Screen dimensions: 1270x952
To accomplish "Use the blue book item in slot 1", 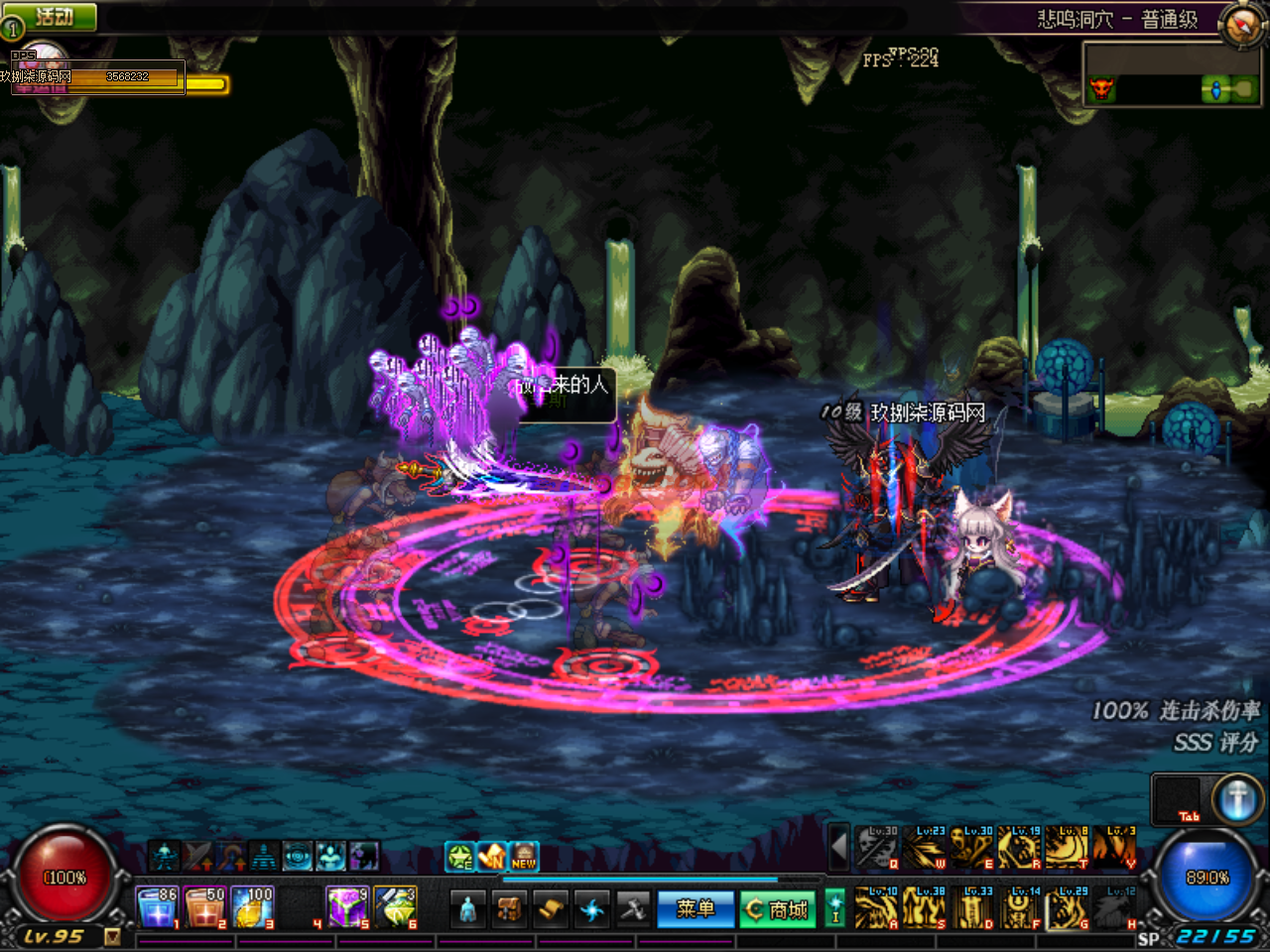I will point(157,907).
